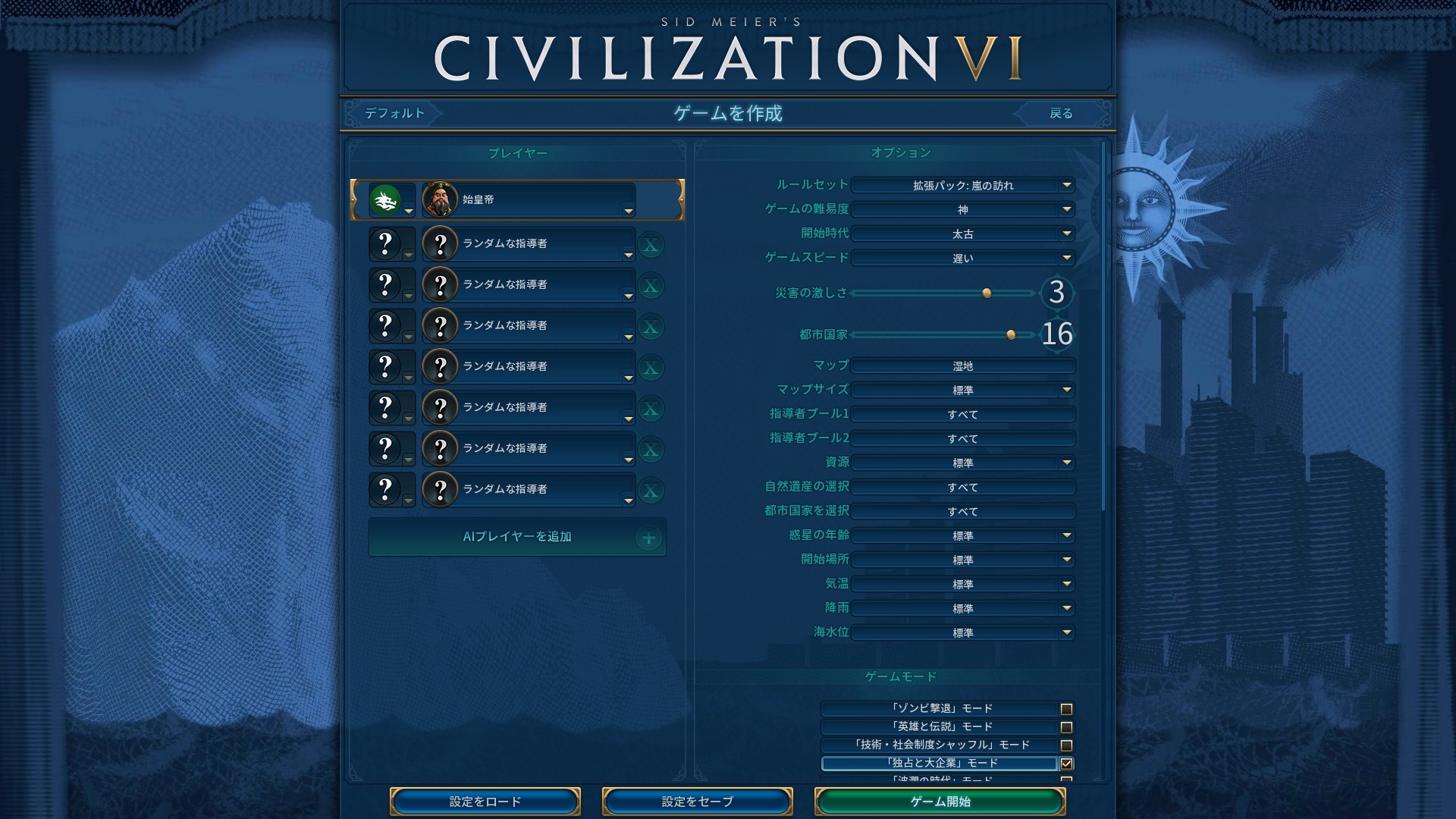
Task: Click the マップ field showing 湿地
Action: click(x=963, y=366)
